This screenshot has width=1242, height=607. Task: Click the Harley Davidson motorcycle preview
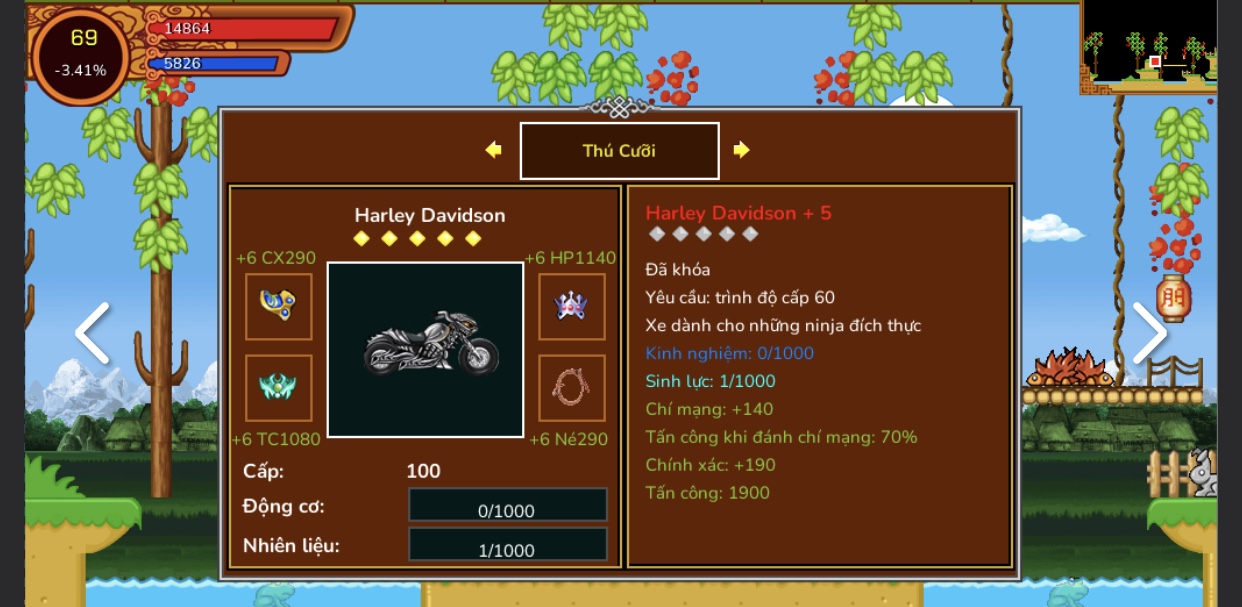click(426, 349)
